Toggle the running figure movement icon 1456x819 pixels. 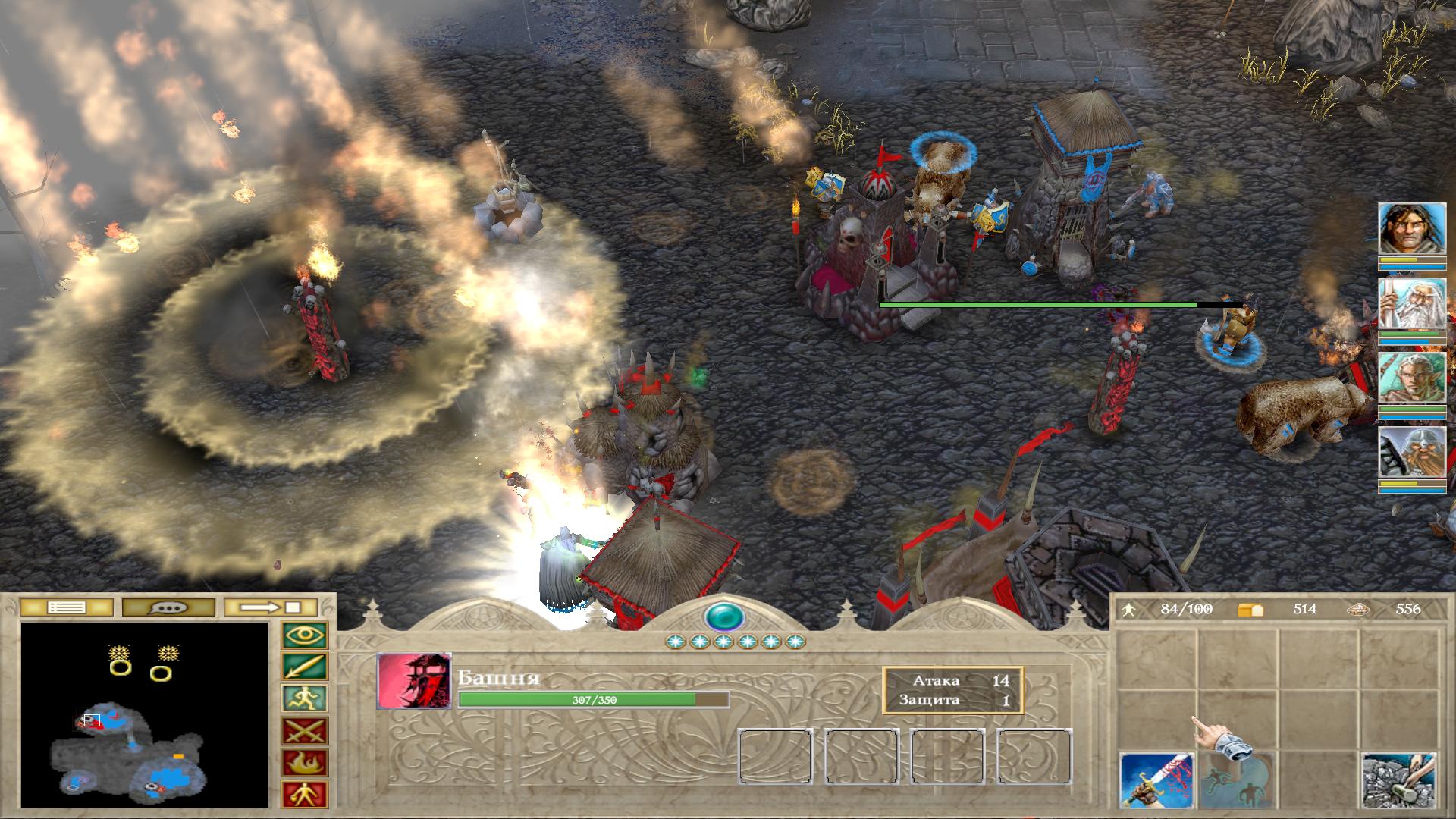pyautogui.click(x=304, y=698)
